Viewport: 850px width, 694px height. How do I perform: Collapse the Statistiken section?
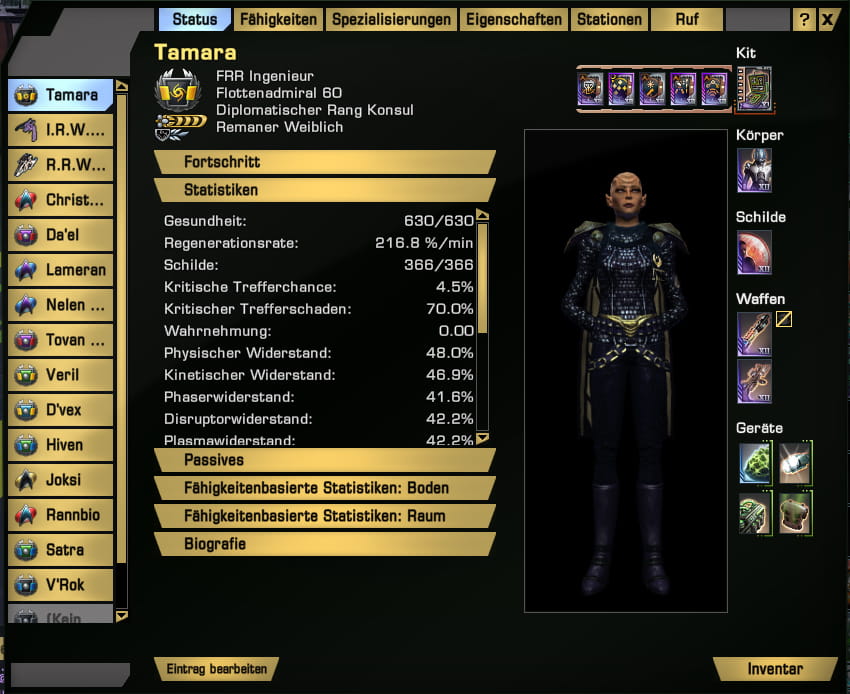[325, 190]
